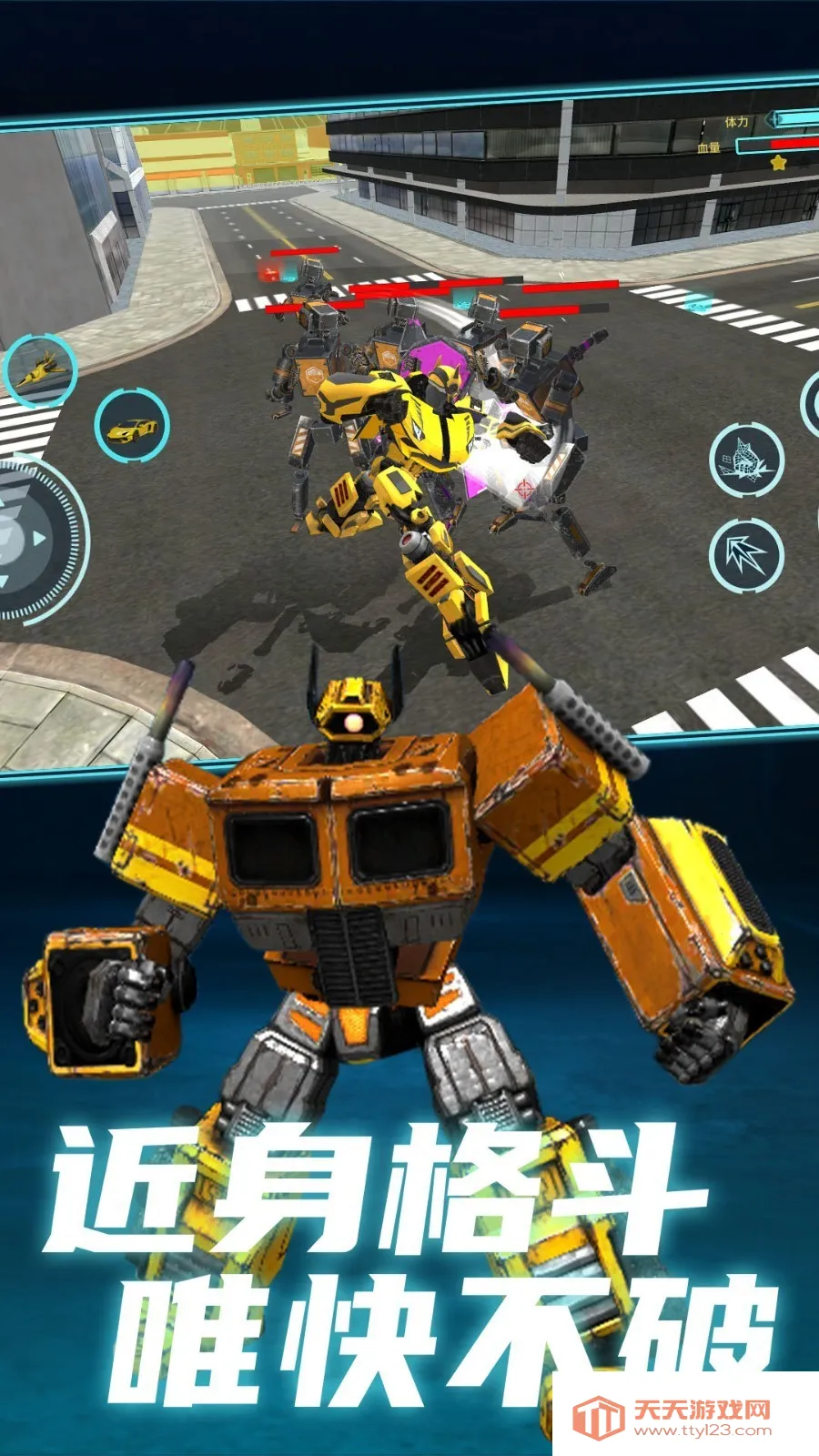Trigger the arrow dash ability

coord(746,554)
